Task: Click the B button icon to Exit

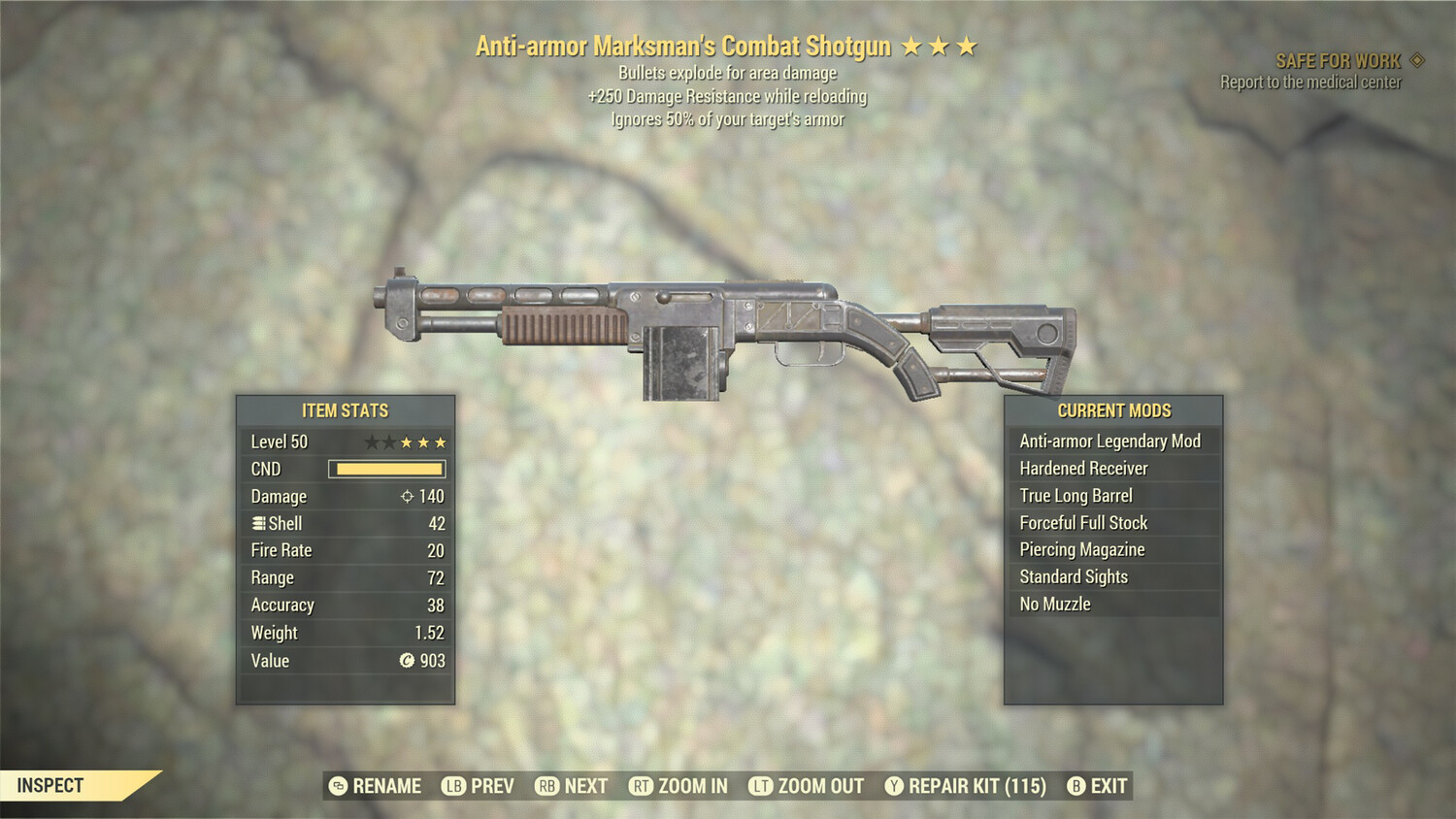Action: tap(1075, 786)
